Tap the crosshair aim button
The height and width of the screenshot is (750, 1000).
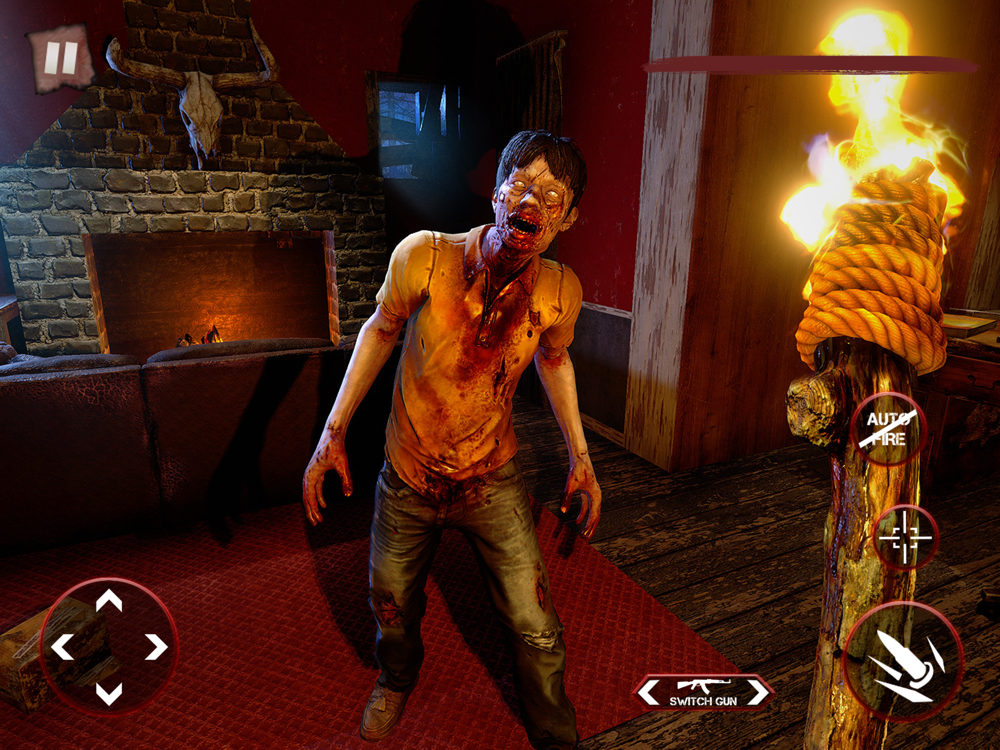click(905, 538)
